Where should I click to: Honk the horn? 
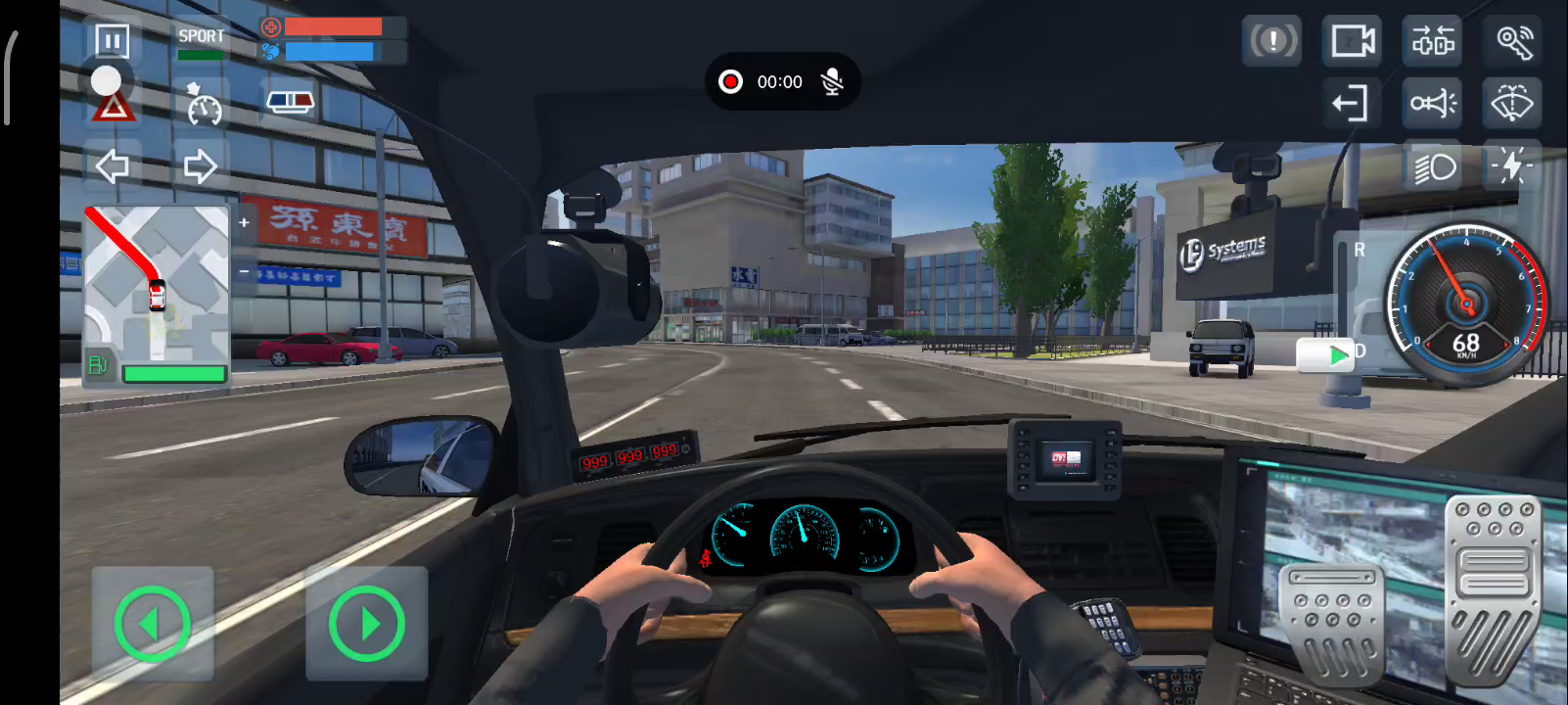click(x=1432, y=103)
